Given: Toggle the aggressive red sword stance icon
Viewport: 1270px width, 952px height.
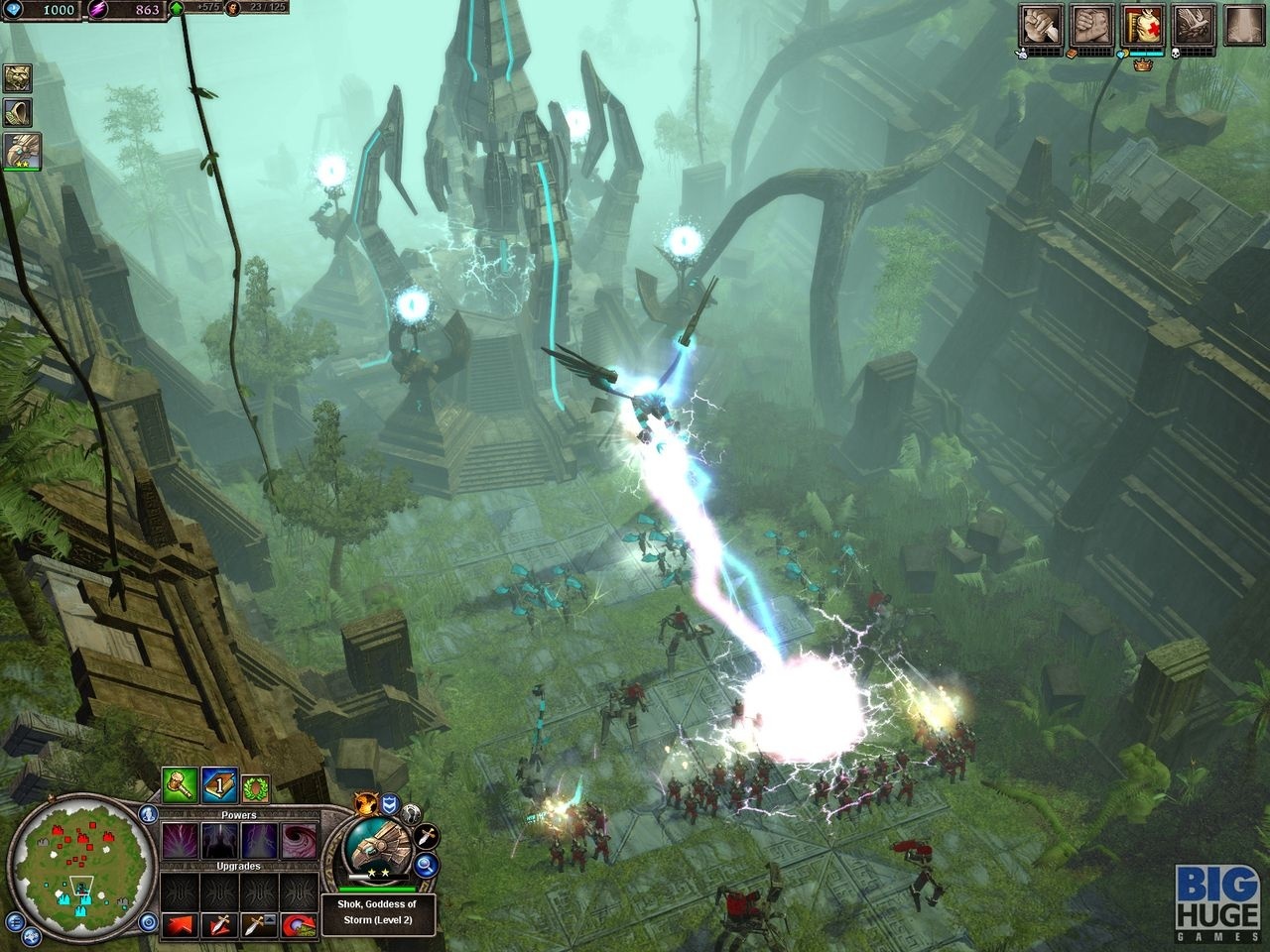Looking at the screenshot, I should [222, 924].
